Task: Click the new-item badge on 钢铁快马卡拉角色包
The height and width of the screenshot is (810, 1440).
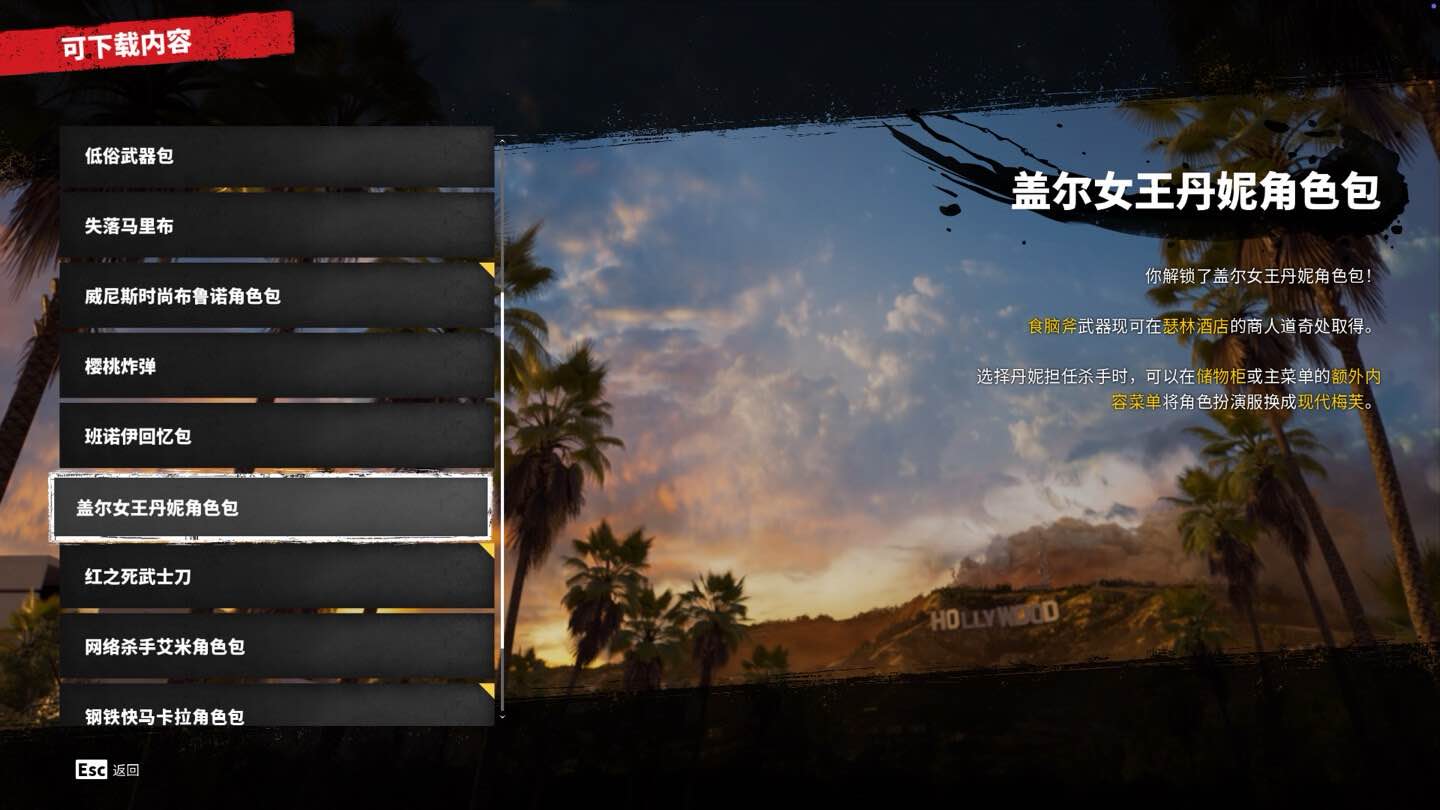Action: pyautogui.click(x=486, y=689)
